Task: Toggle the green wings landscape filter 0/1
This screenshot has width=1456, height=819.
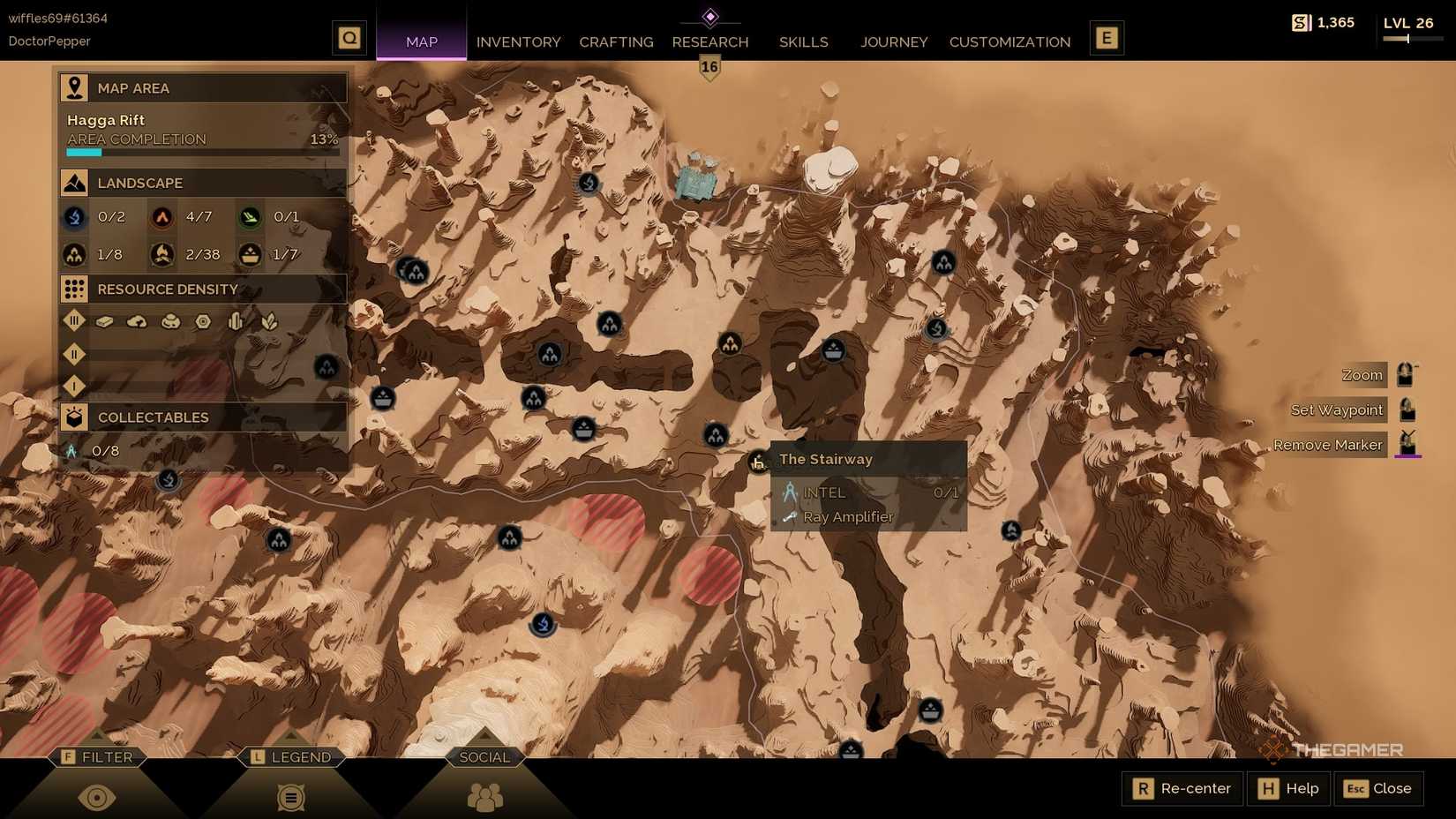Action: click(250, 217)
